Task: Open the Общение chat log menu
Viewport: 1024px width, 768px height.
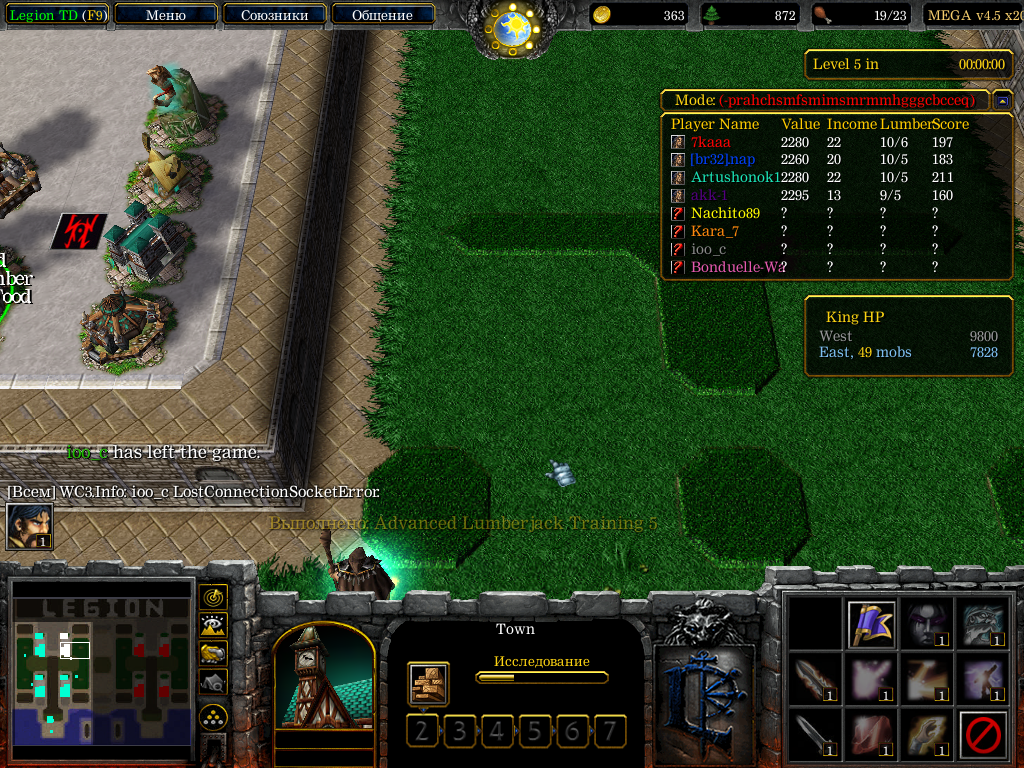Action: coord(382,15)
